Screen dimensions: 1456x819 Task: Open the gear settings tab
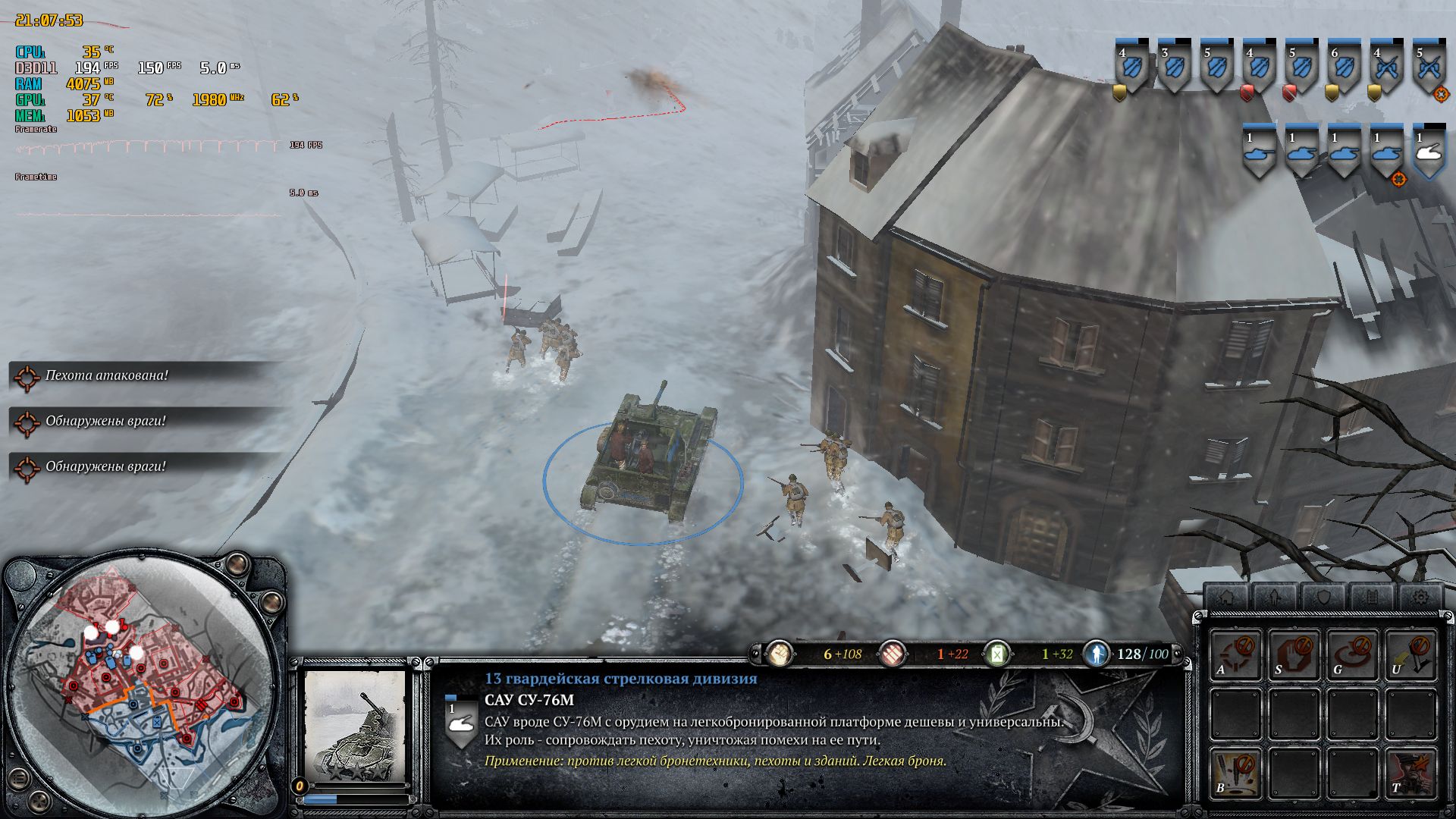pyautogui.click(x=1420, y=598)
